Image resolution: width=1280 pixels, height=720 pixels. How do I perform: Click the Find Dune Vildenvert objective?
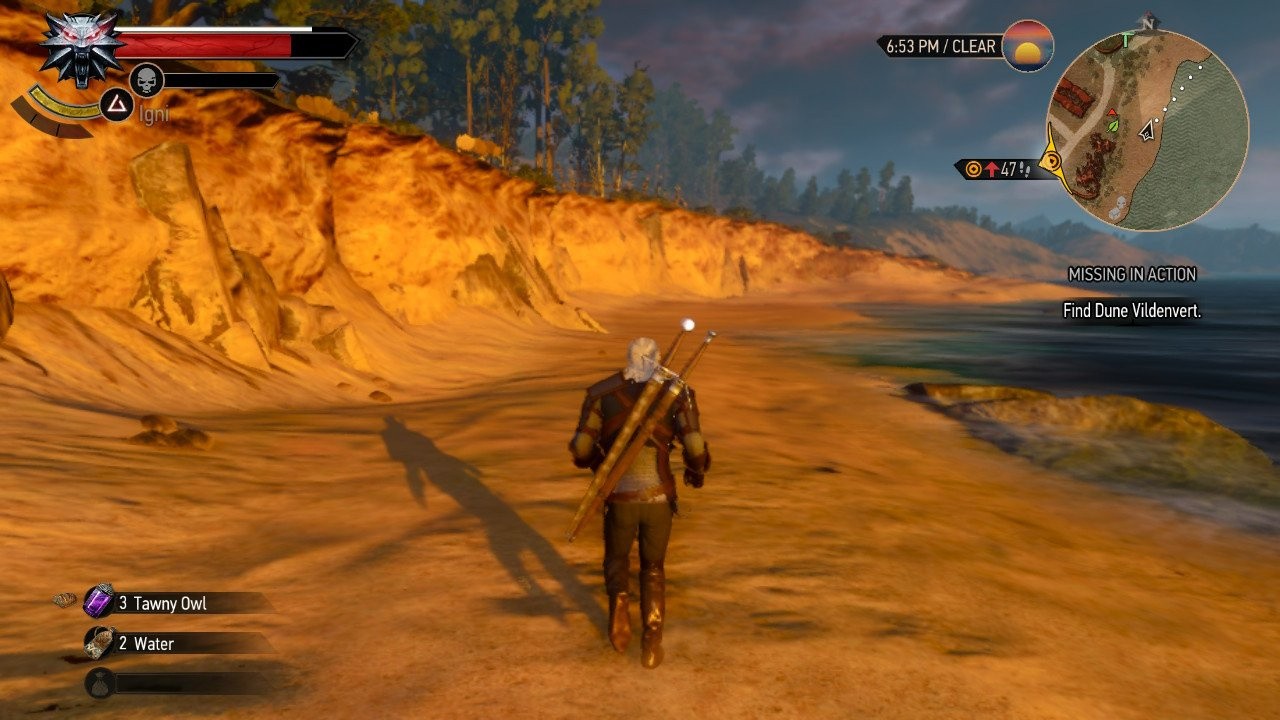(x=1131, y=311)
